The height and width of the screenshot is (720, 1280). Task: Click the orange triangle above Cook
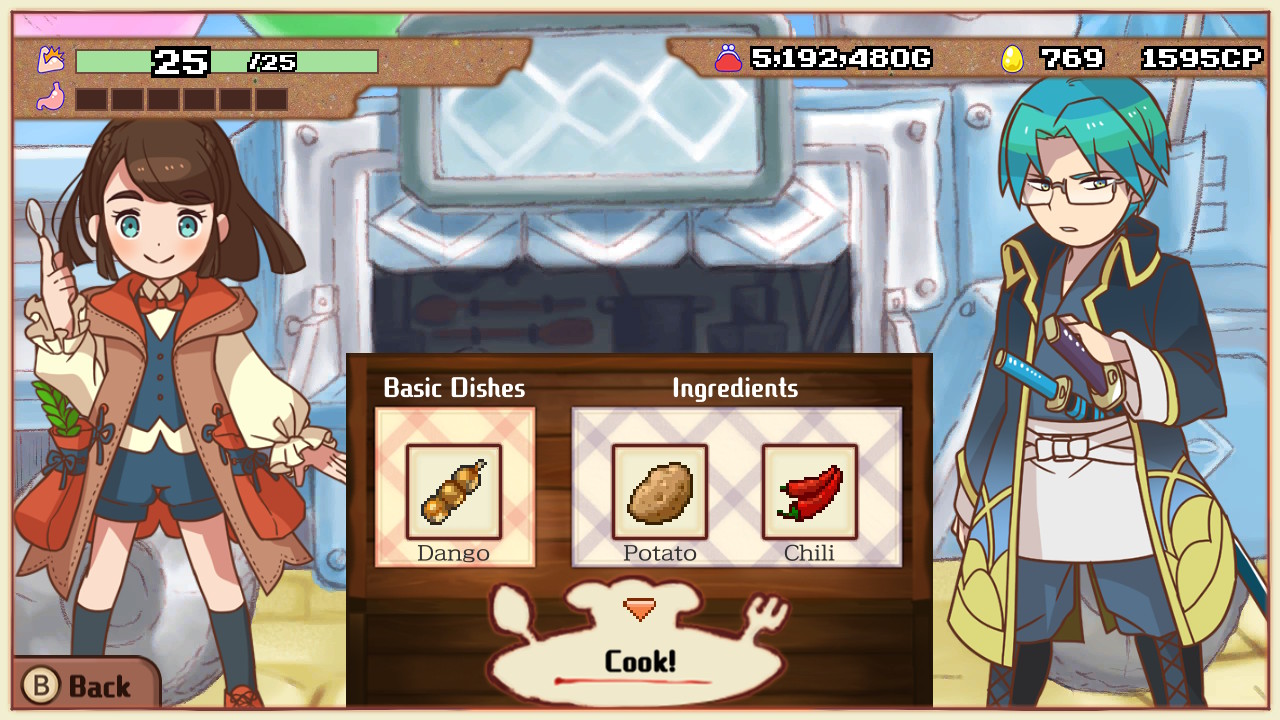[x=639, y=606]
